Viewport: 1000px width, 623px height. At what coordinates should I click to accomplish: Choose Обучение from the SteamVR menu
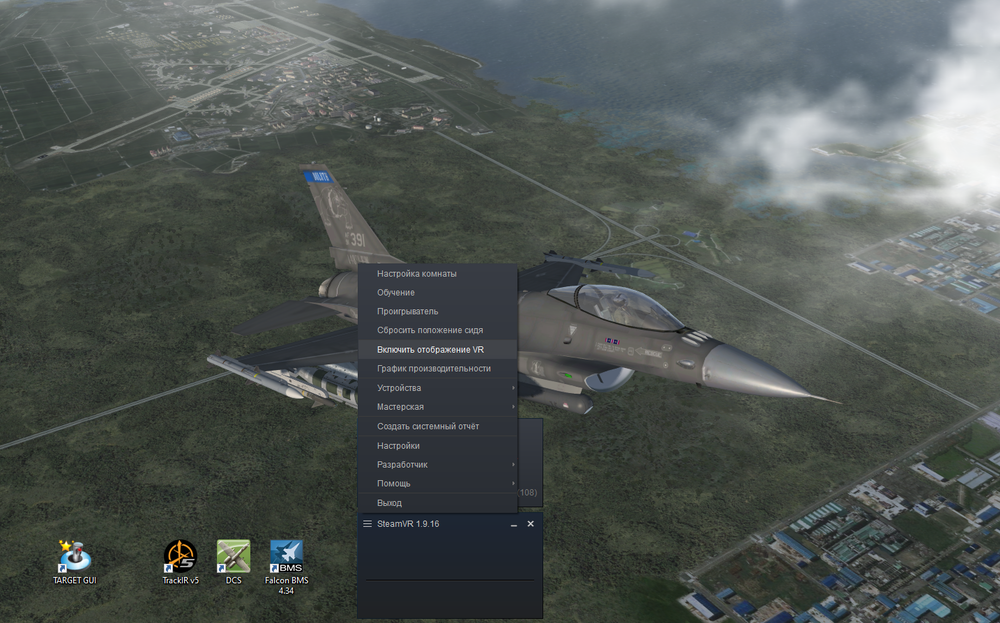(396, 293)
